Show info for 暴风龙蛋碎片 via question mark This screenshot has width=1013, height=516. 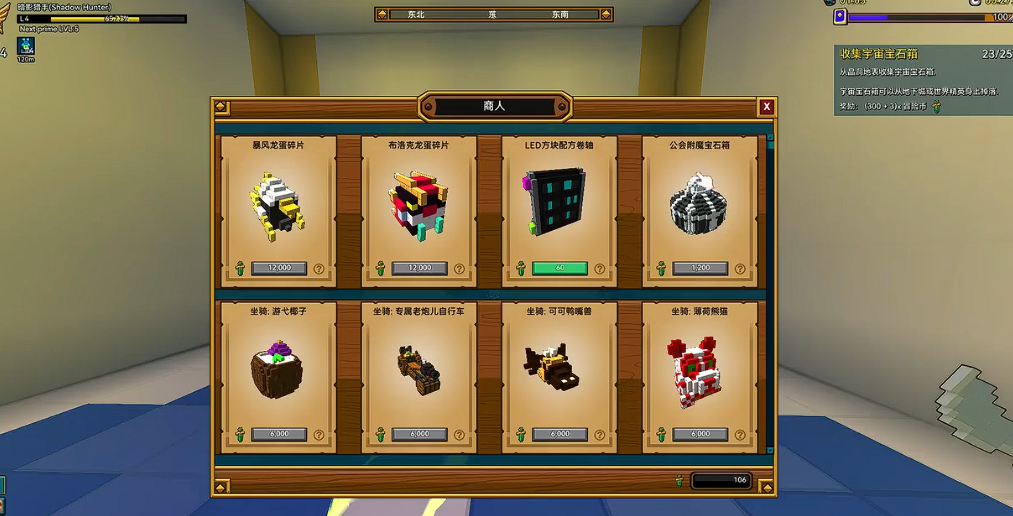[319, 268]
